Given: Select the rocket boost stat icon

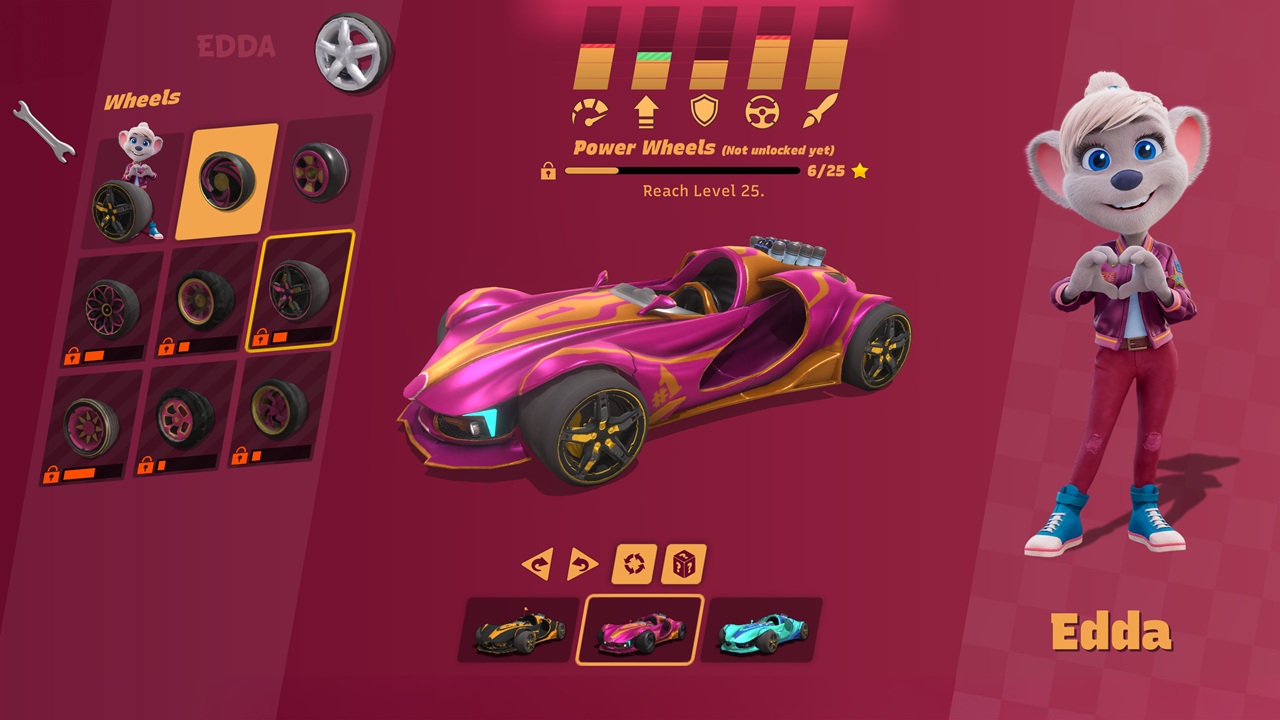Looking at the screenshot, I should click(x=818, y=110).
